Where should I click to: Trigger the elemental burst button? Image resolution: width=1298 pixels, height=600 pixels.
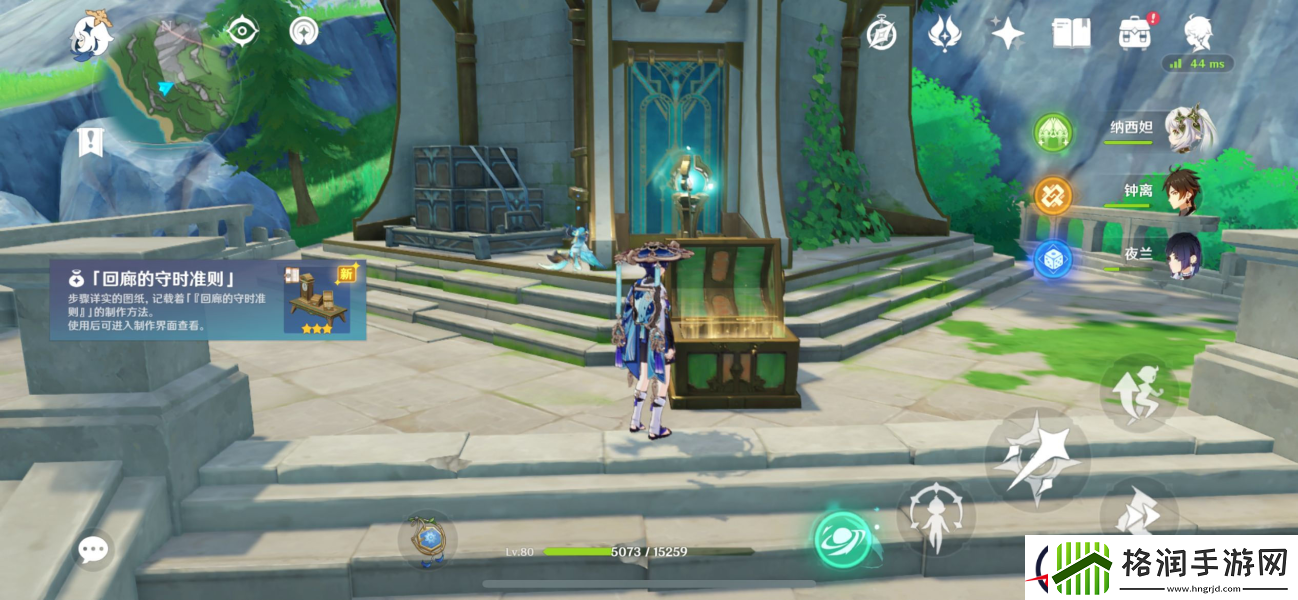click(935, 517)
